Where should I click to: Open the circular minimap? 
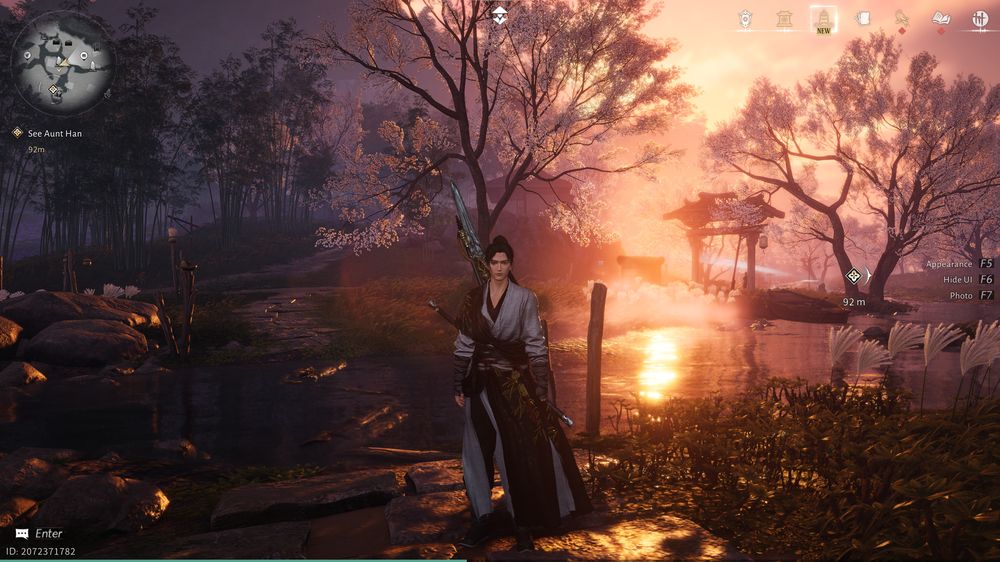tap(61, 62)
